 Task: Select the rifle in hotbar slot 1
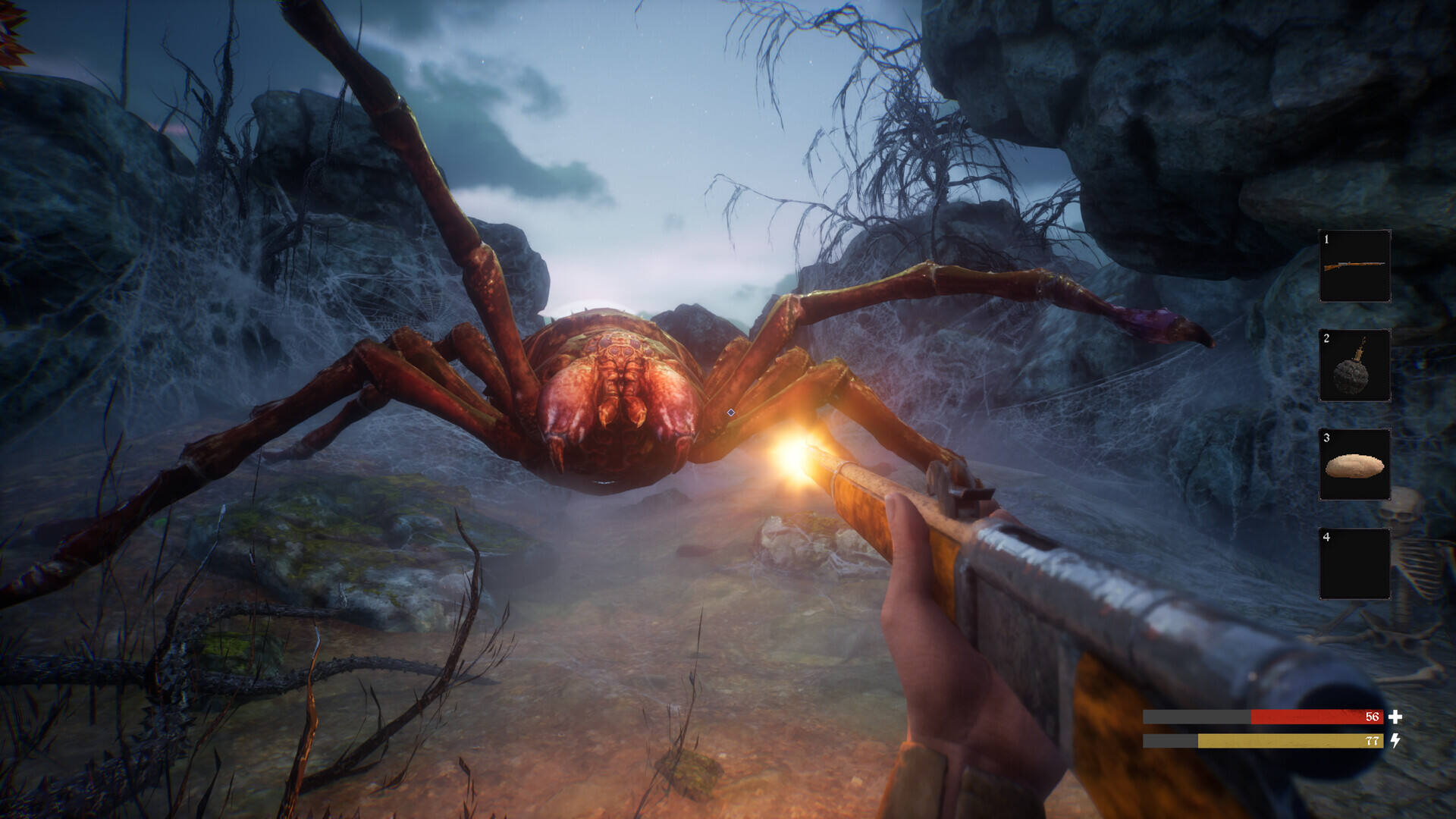[x=1354, y=266]
